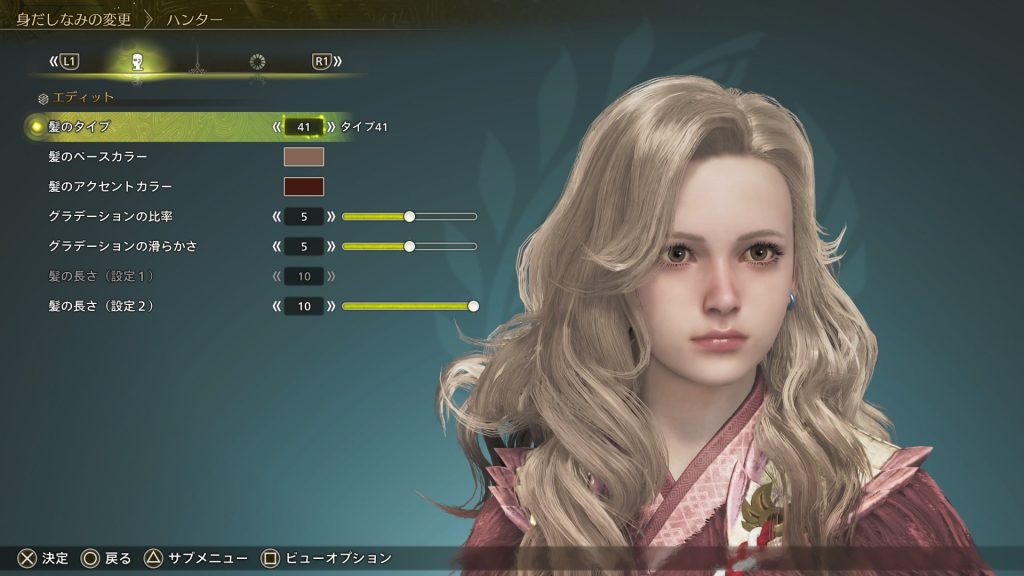Open the 髪のアクセントカラー dark red swatch
Viewport: 1024px width, 576px height.
tap(304, 186)
